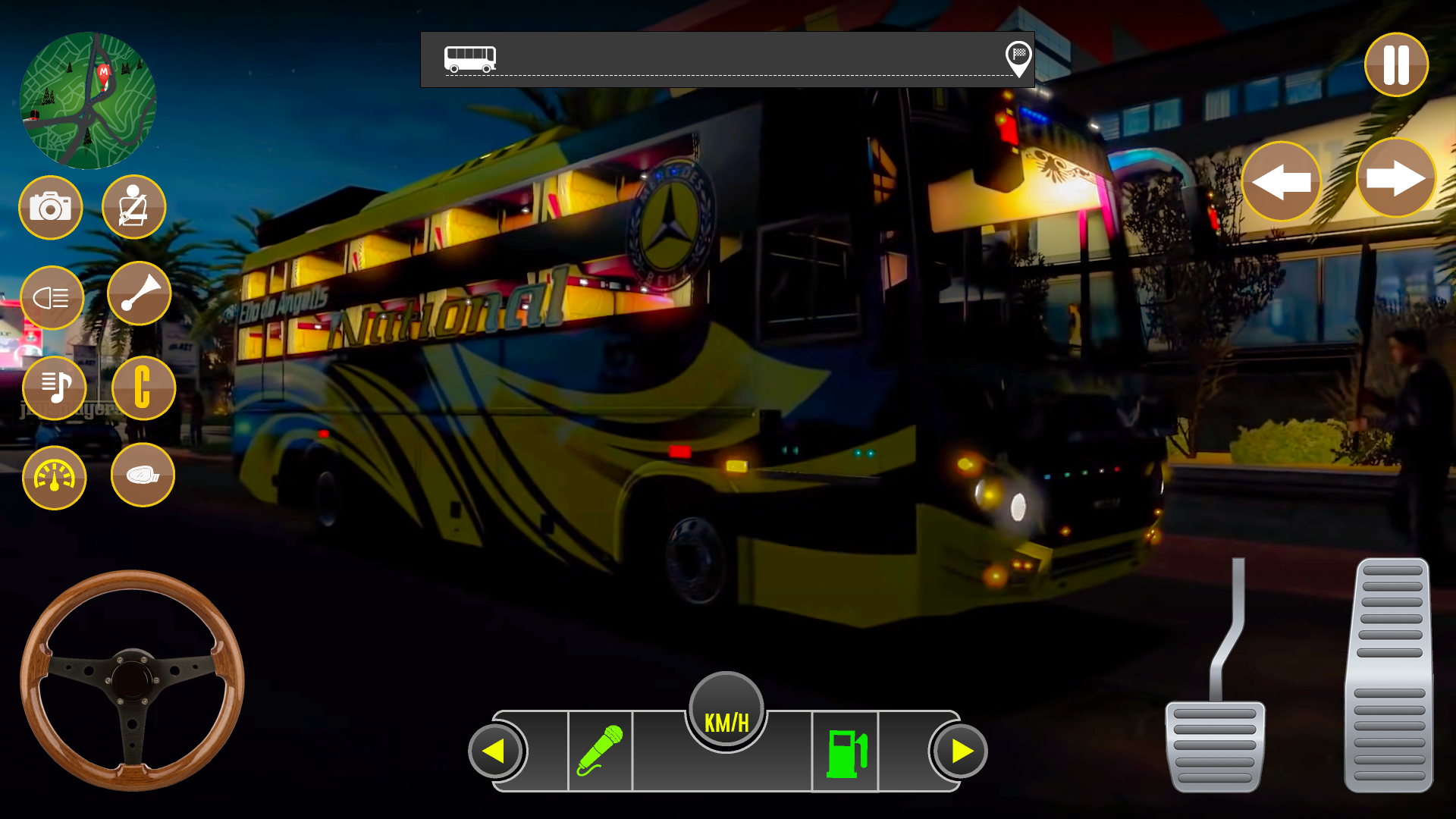The image size is (1456, 819).
Task: Check route progress on the destination bar
Action: tap(728, 62)
